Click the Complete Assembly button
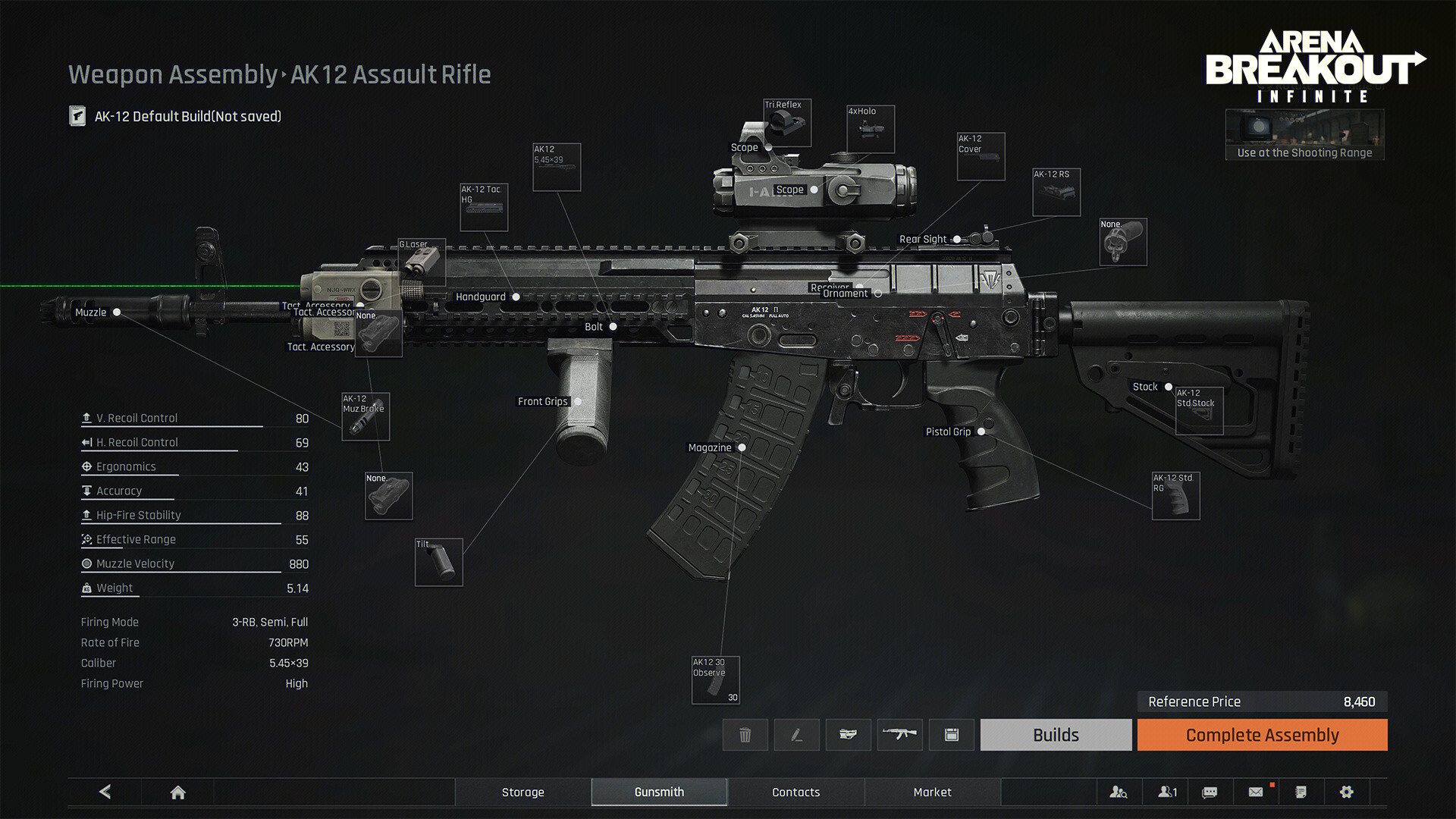 pos(1262,735)
